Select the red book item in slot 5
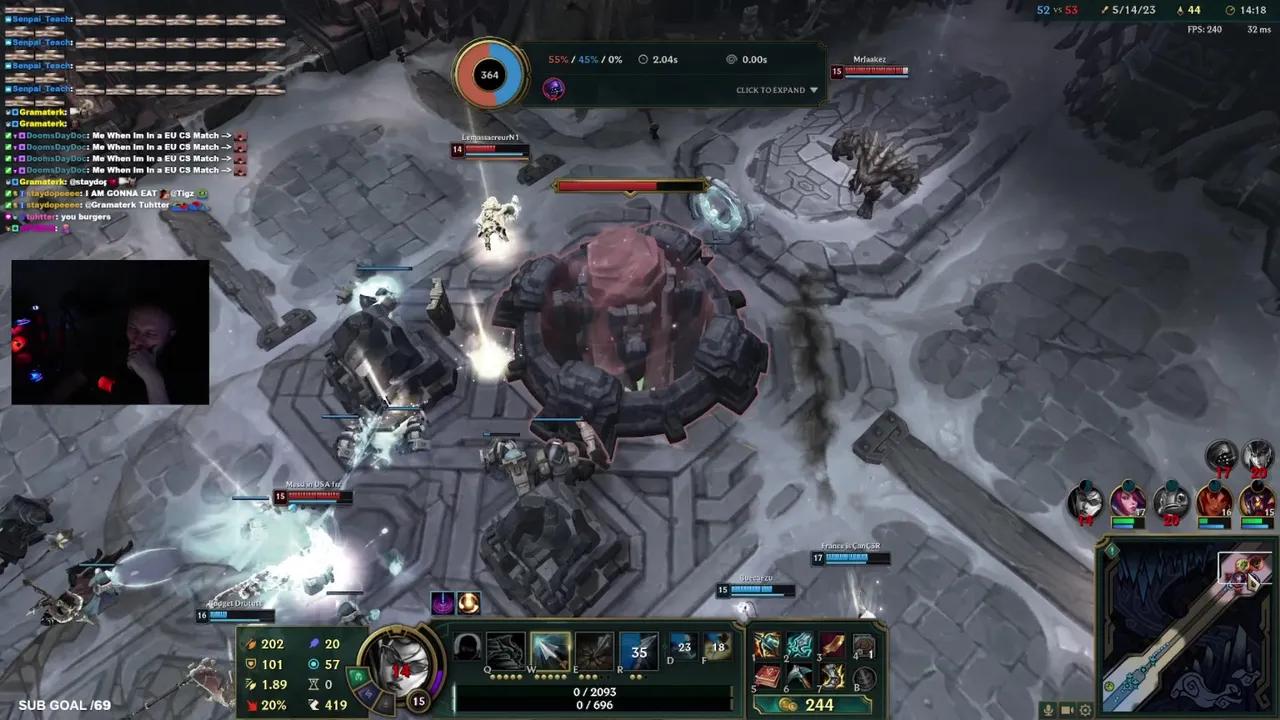This screenshot has width=1280, height=720. pos(767,677)
